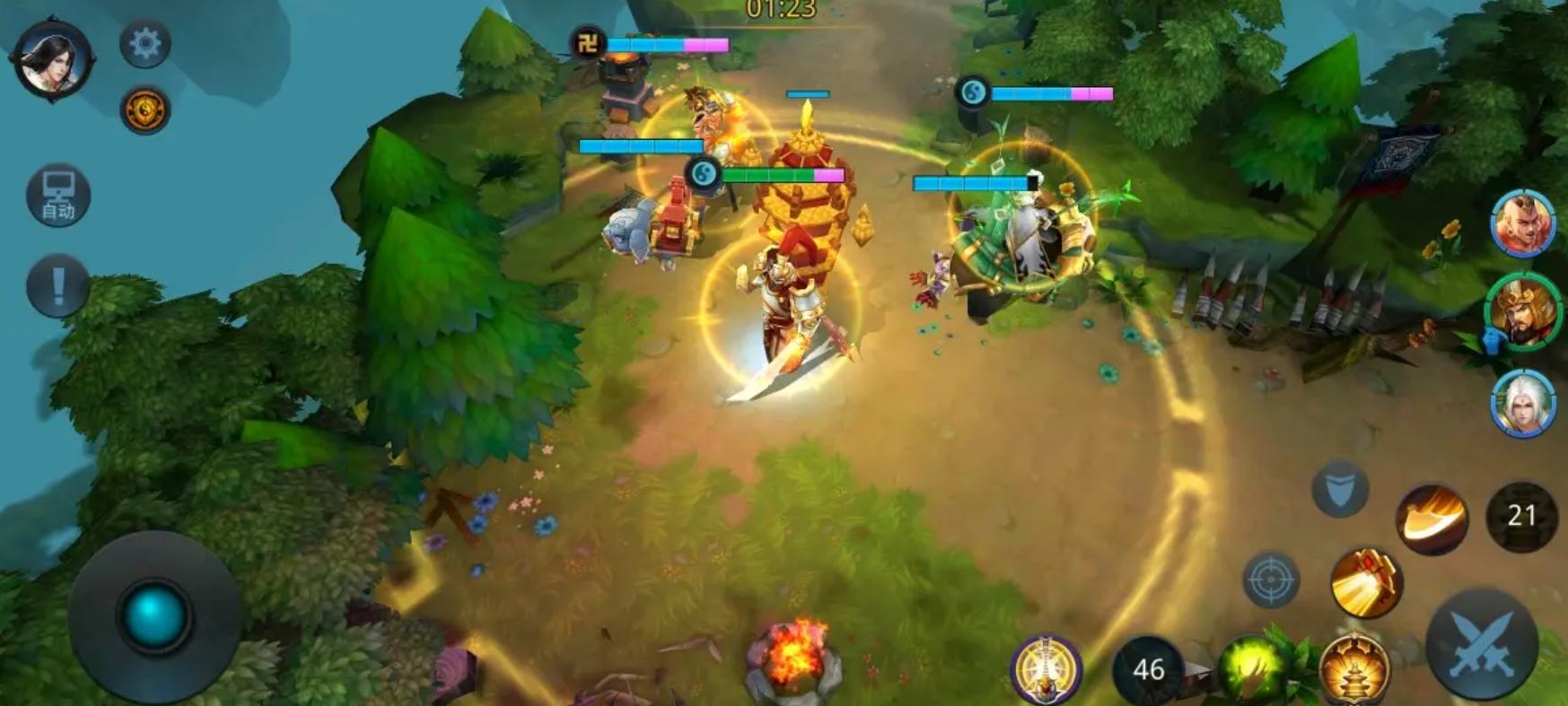
Task: Activate the golden pagoda skill
Action: pyautogui.click(x=1354, y=669)
